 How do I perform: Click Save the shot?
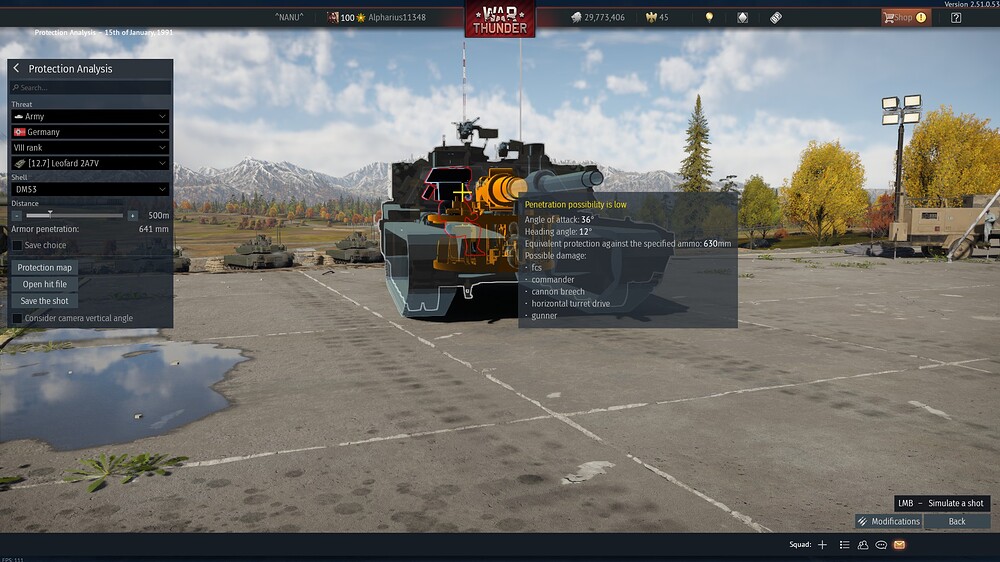pyautogui.click(x=45, y=301)
